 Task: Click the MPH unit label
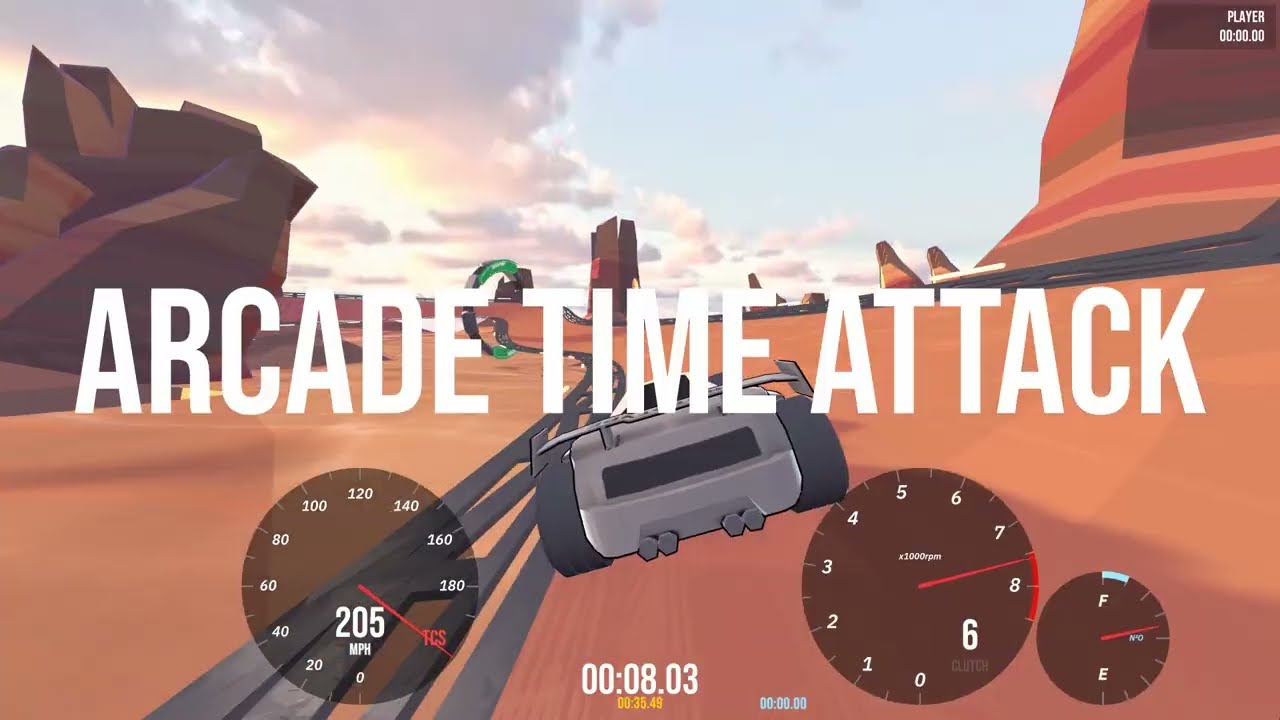[x=362, y=646]
